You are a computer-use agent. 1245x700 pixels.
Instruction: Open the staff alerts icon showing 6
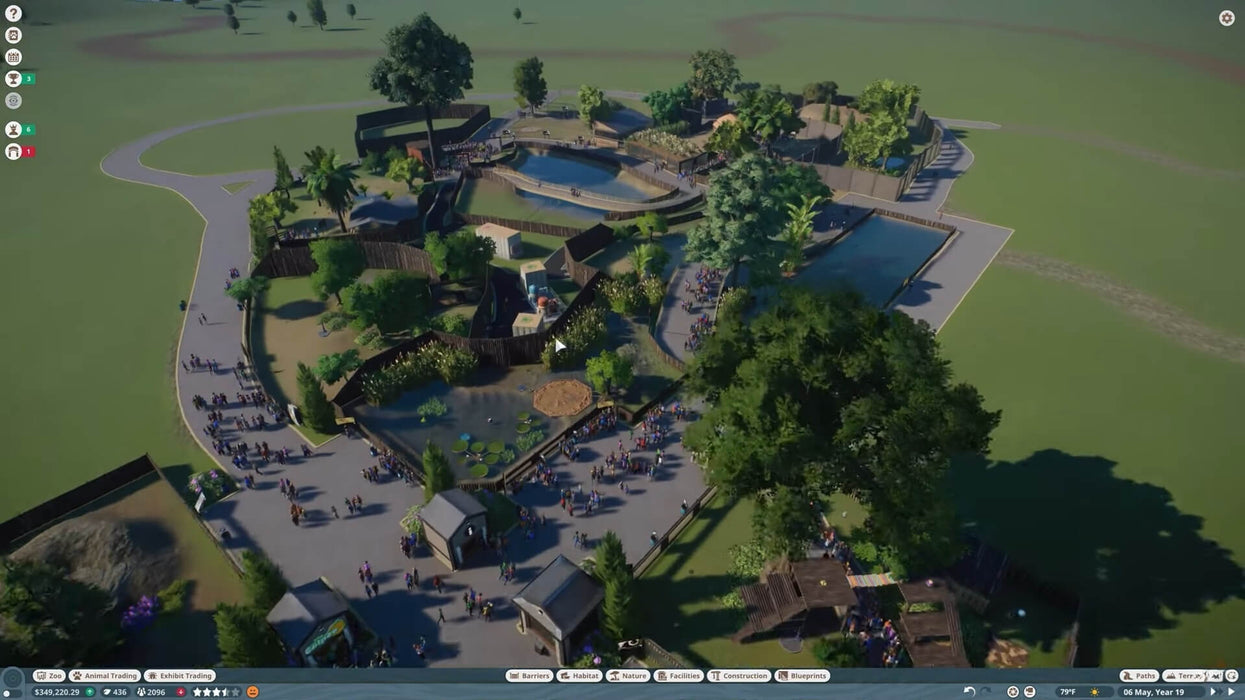13,129
